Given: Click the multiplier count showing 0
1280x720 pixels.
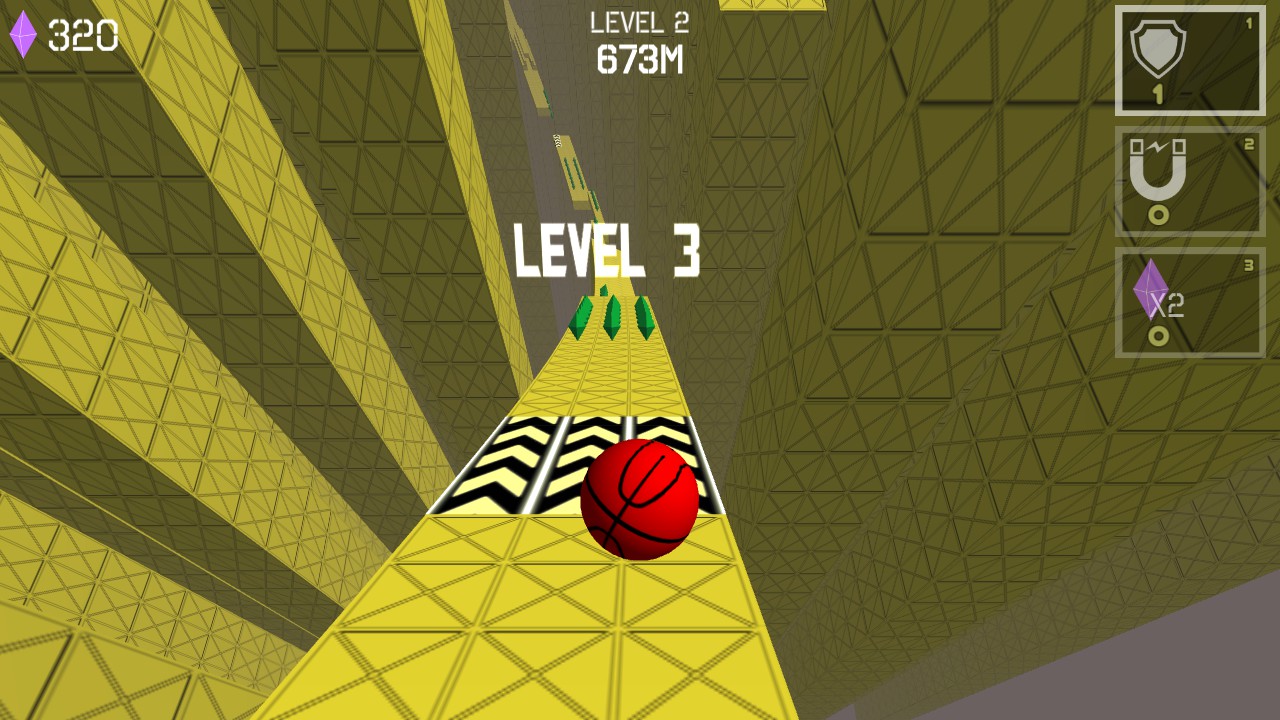Looking at the screenshot, I should click(x=1157, y=337).
